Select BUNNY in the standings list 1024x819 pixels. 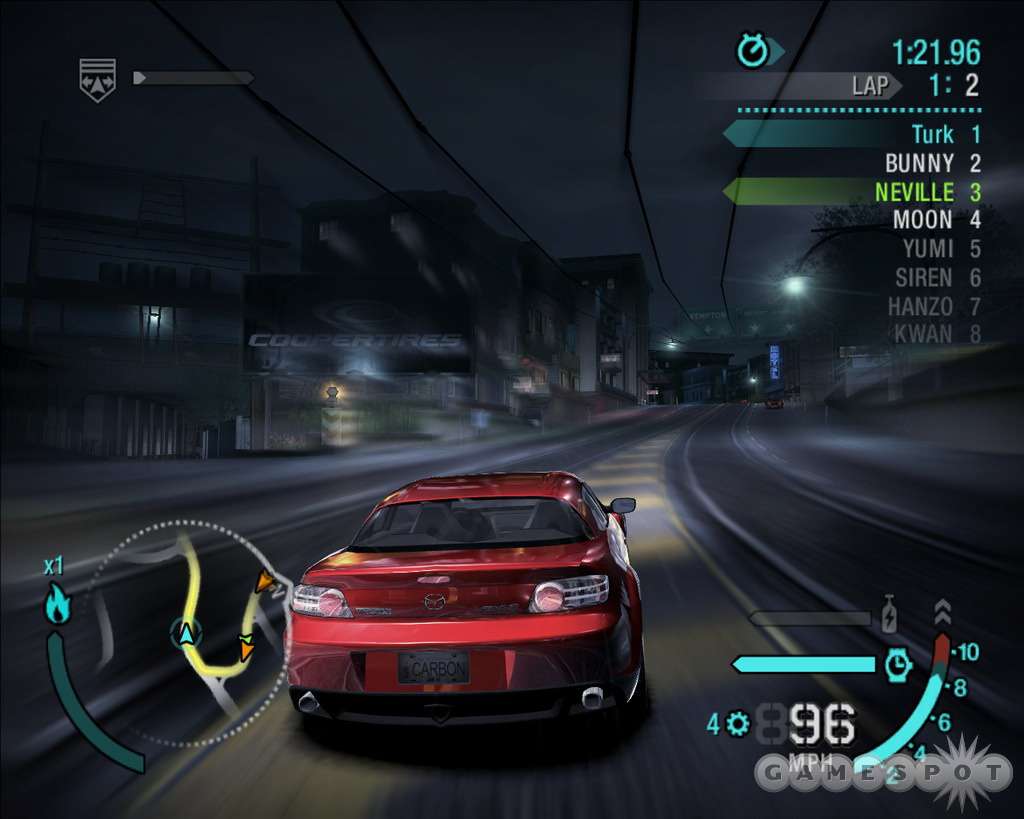[x=919, y=163]
